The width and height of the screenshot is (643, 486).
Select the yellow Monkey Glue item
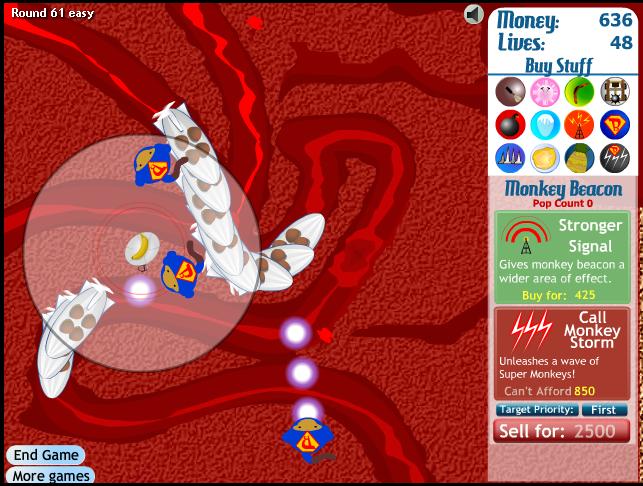pos(544,157)
